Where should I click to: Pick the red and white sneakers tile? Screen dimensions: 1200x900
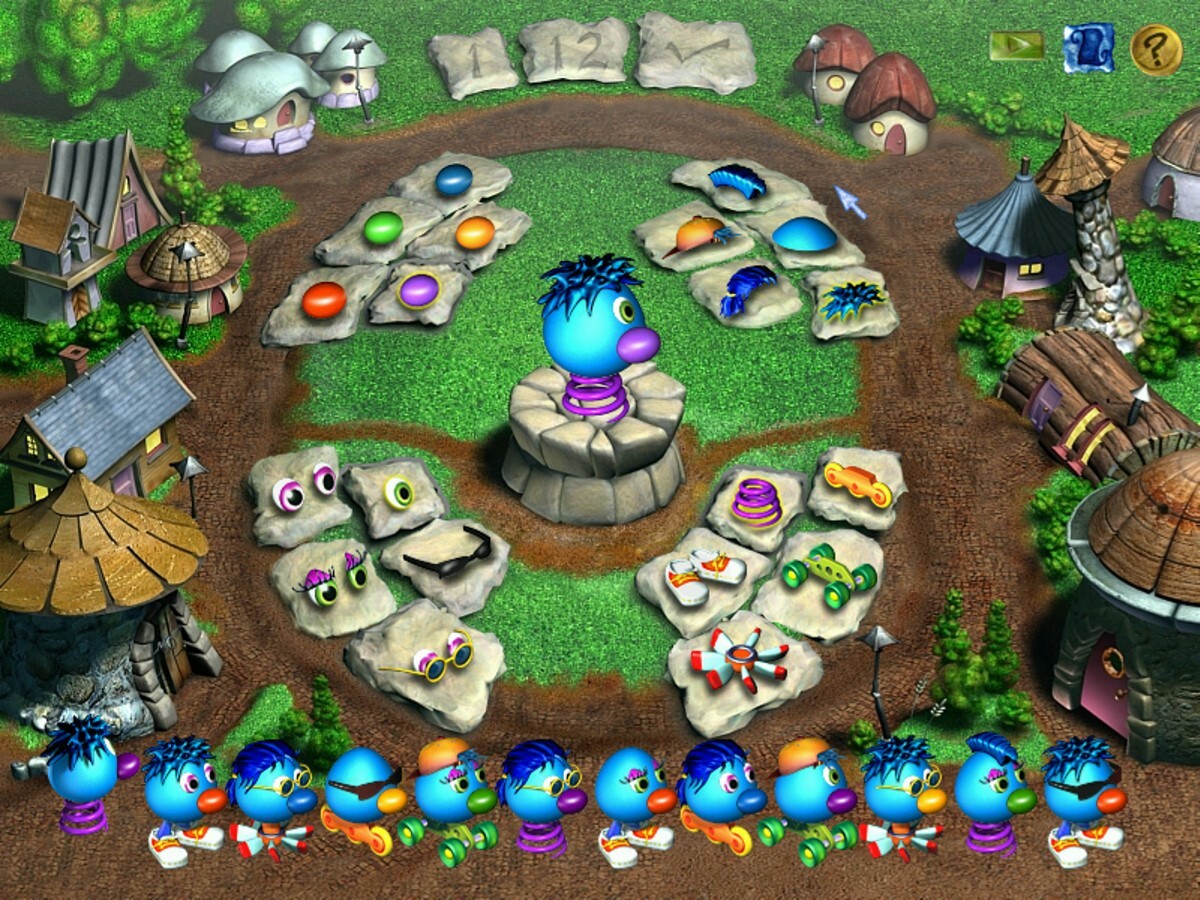[705, 574]
